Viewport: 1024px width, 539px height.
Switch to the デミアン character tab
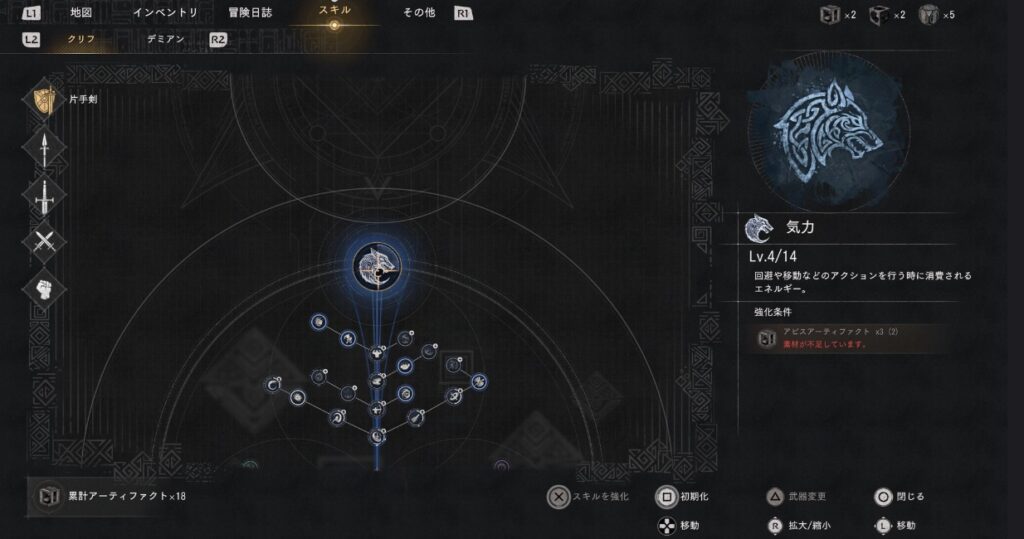pos(165,39)
